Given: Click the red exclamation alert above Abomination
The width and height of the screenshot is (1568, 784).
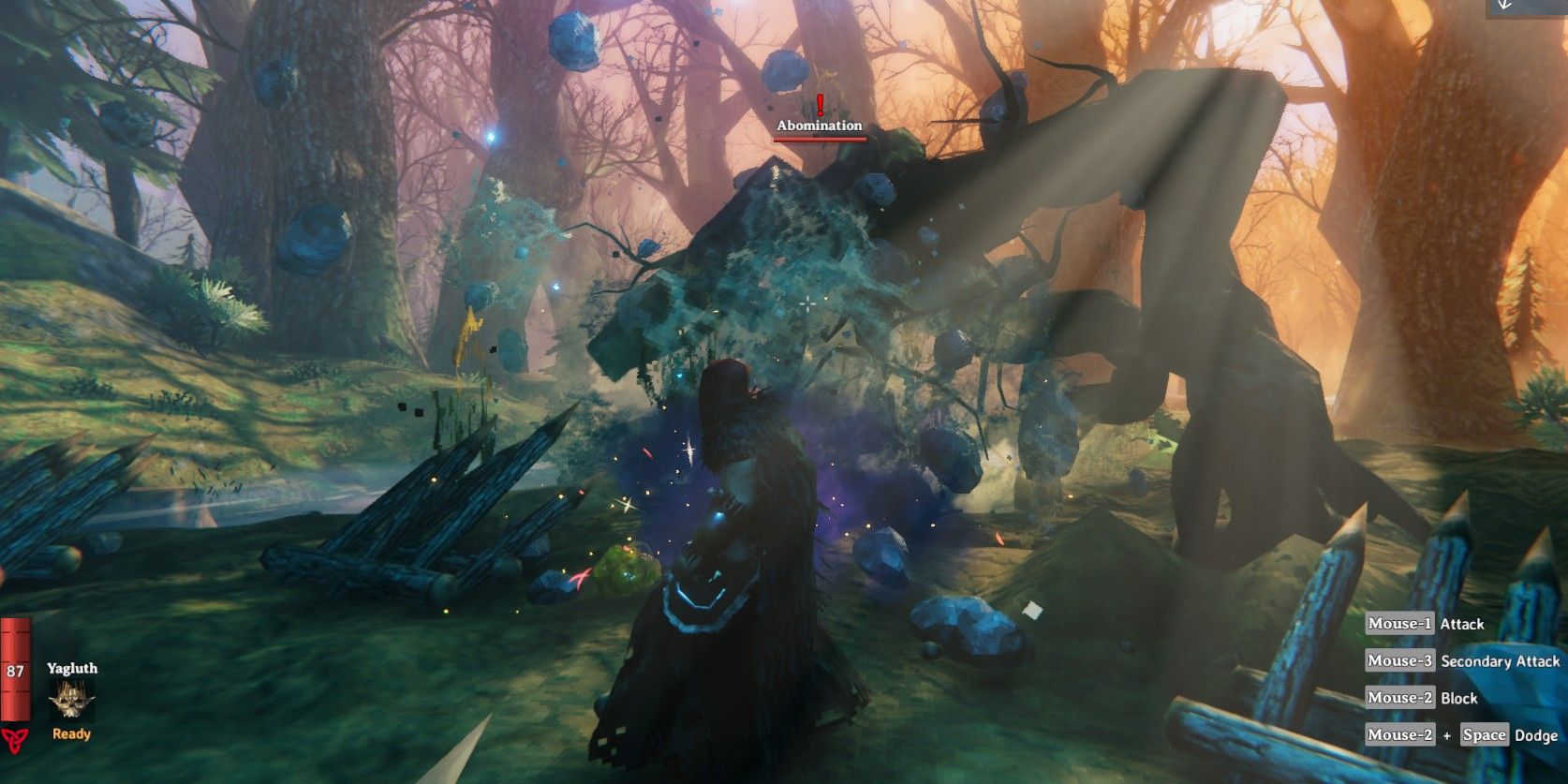Looking at the screenshot, I should (820, 104).
